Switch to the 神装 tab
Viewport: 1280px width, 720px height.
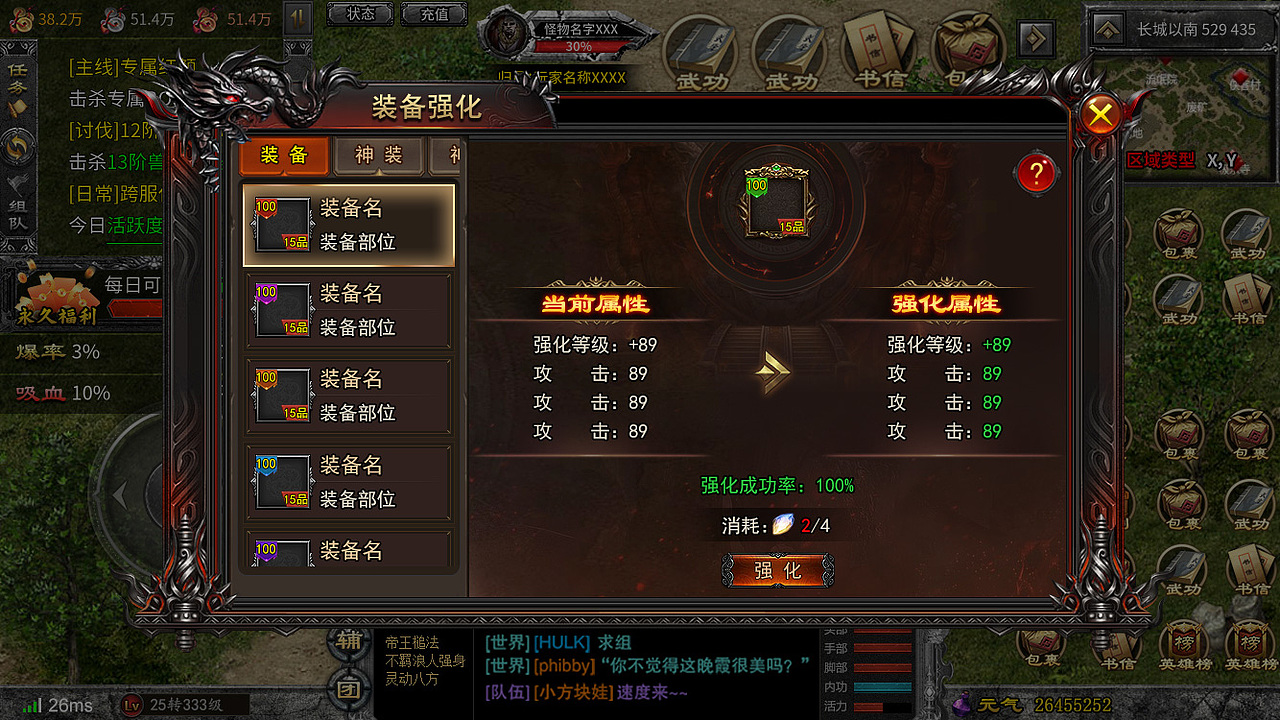click(x=378, y=156)
